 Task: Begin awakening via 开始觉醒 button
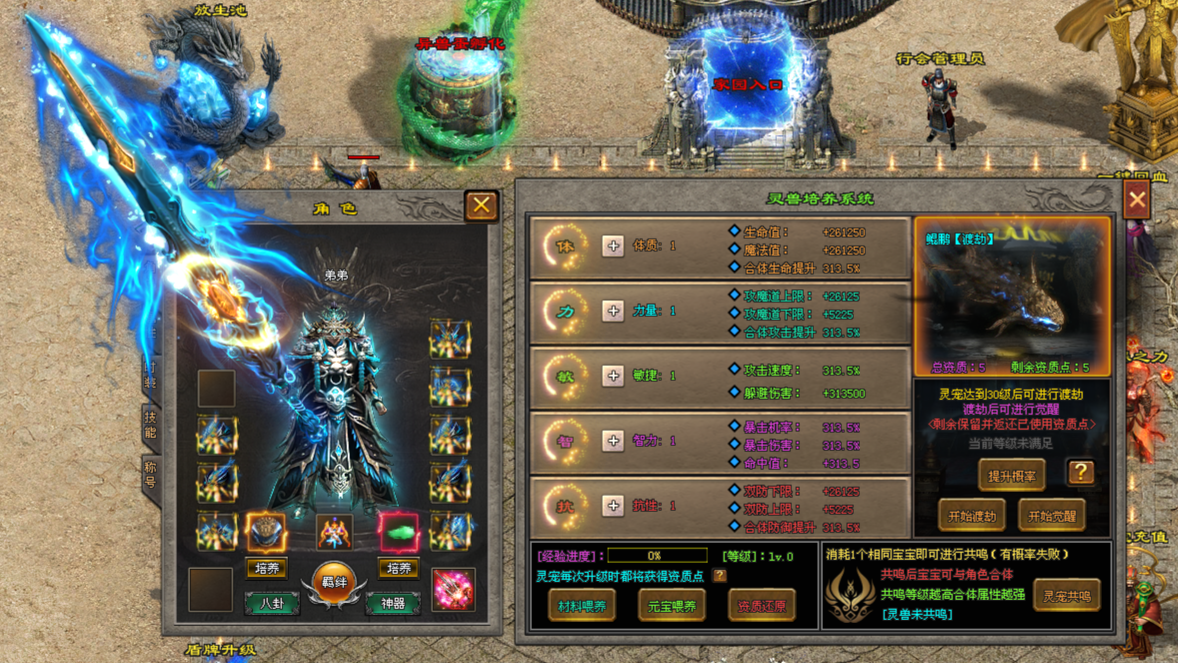click(1051, 516)
